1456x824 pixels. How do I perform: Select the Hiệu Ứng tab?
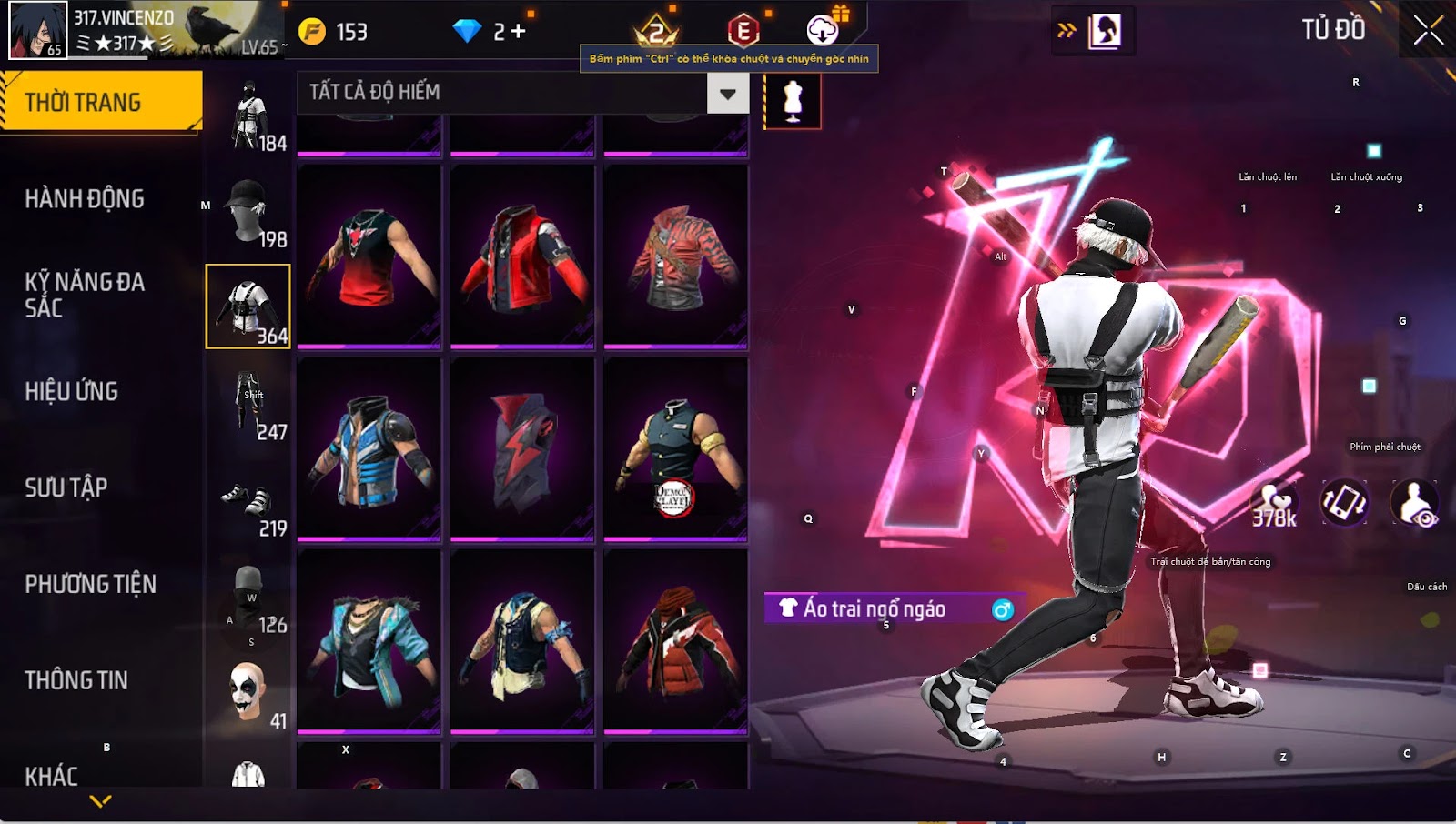(72, 391)
